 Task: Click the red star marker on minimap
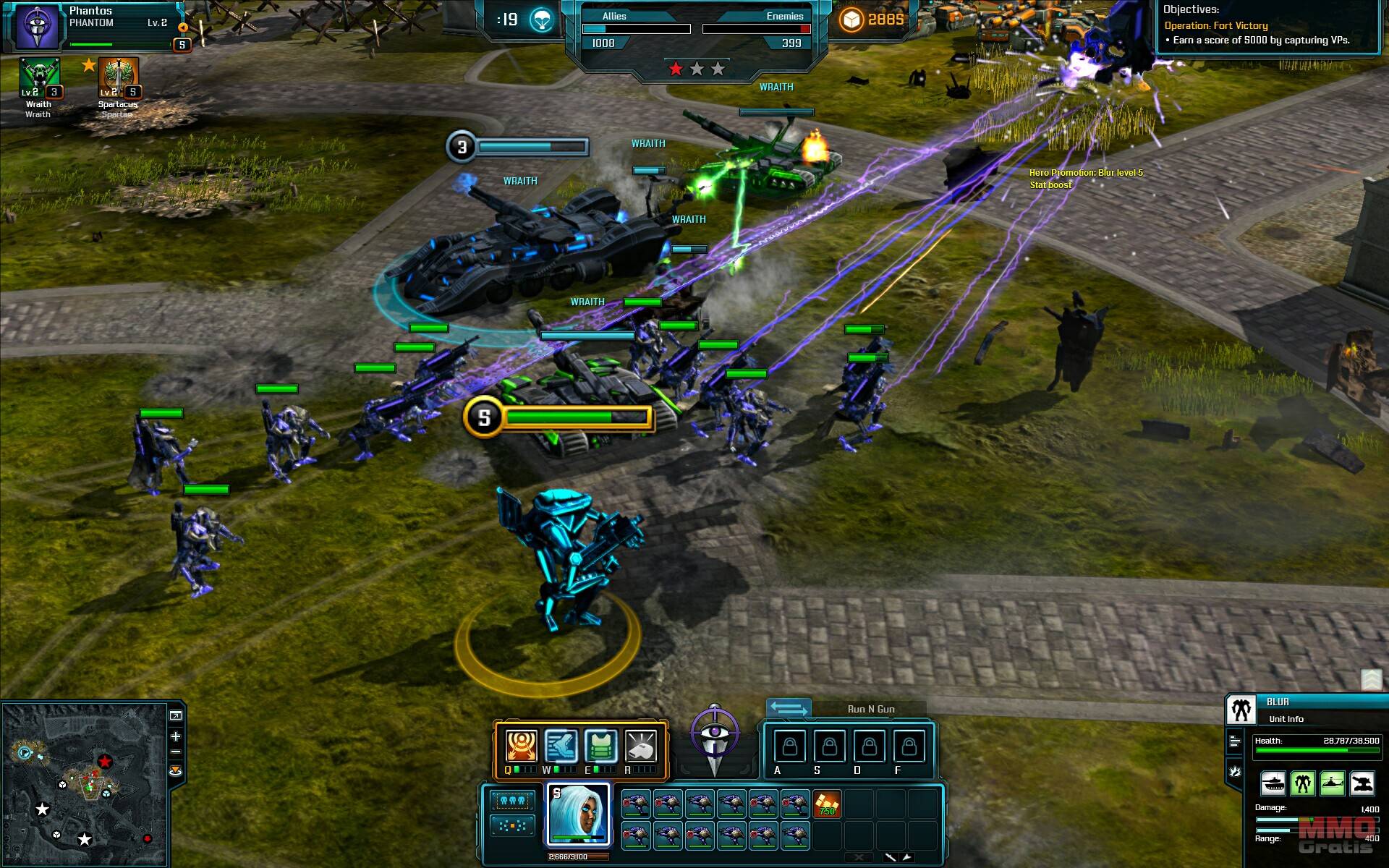pyautogui.click(x=105, y=761)
